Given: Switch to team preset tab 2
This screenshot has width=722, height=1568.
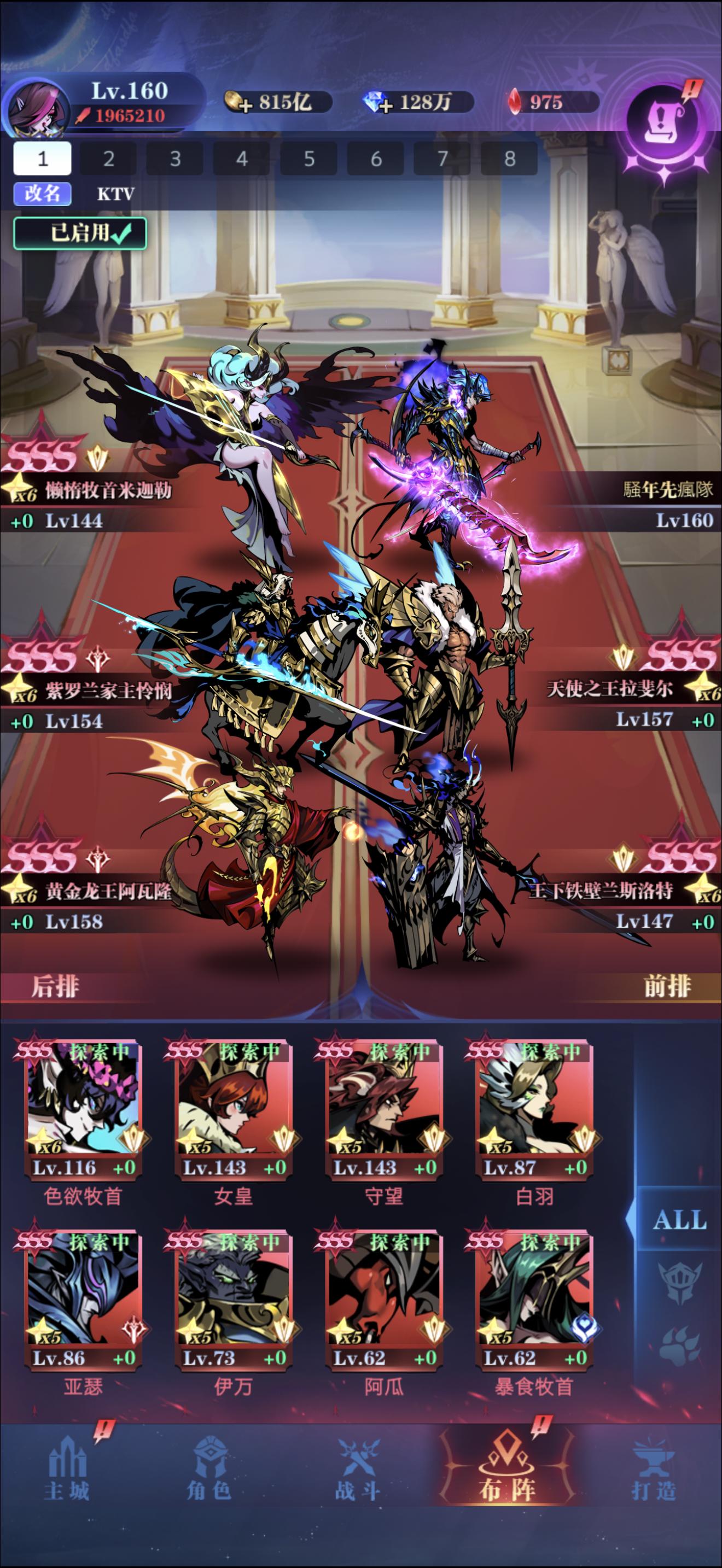Looking at the screenshot, I should pyautogui.click(x=108, y=160).
